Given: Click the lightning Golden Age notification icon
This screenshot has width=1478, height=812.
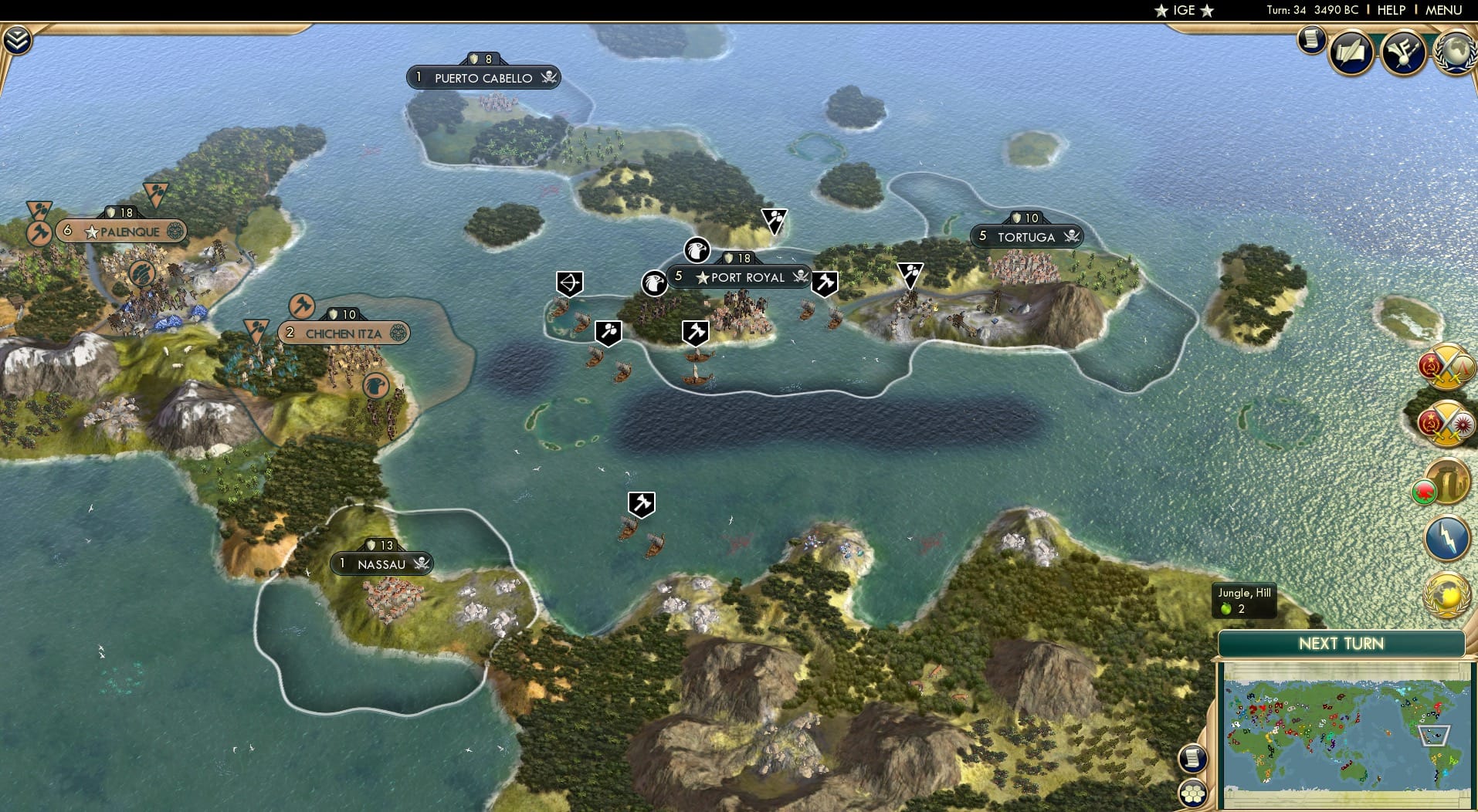Looking at the screenshot, I should click(x=1447, y=539).
